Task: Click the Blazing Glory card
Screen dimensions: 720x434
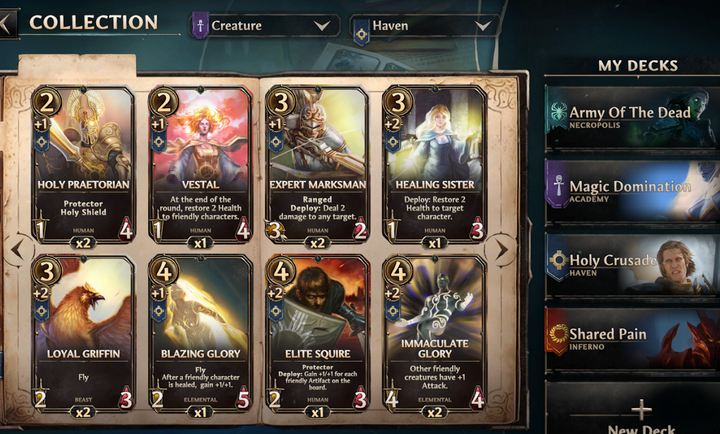Action: tap(199, 335)
